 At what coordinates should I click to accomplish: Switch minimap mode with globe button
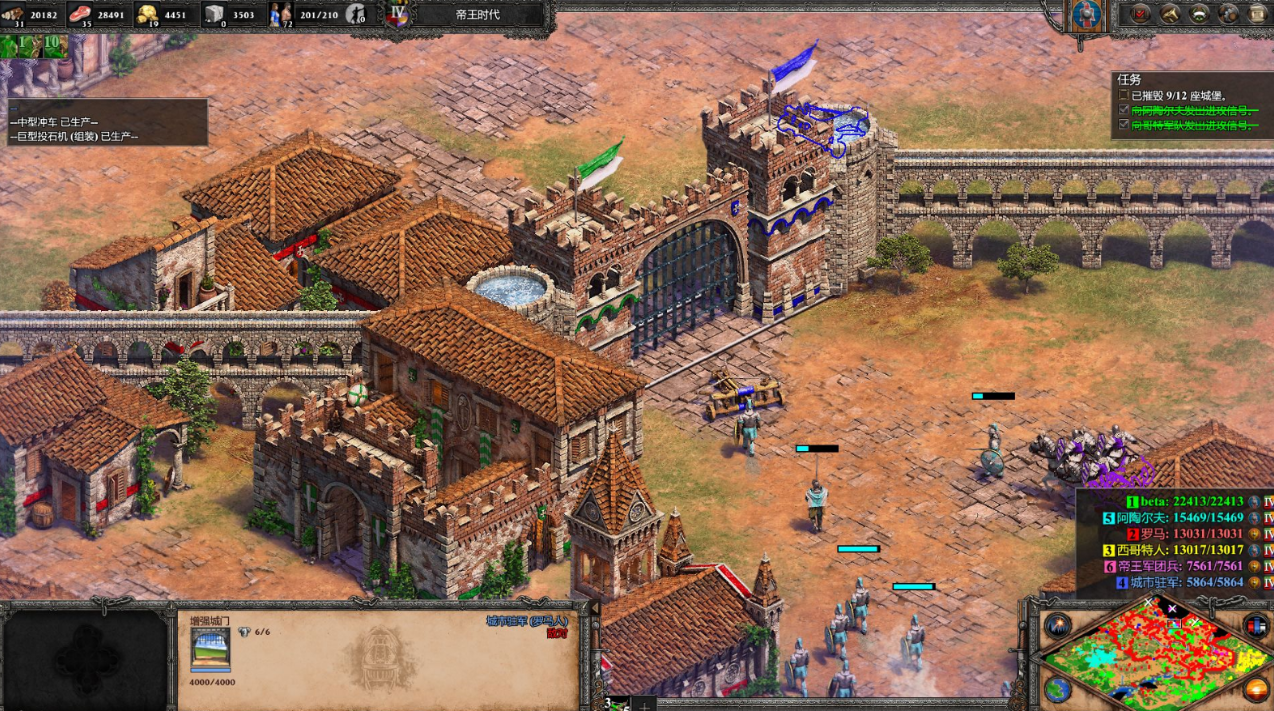pyautogui.click(x=1058, y=688)
